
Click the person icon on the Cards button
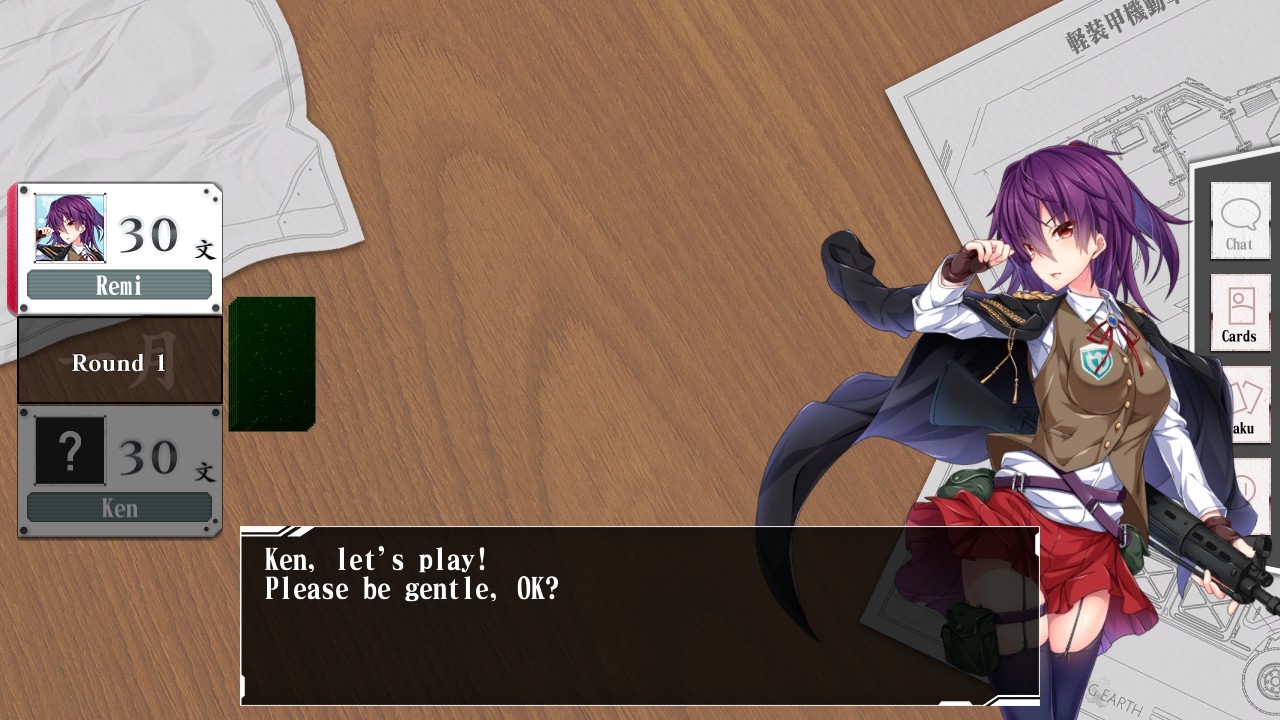1240,302
